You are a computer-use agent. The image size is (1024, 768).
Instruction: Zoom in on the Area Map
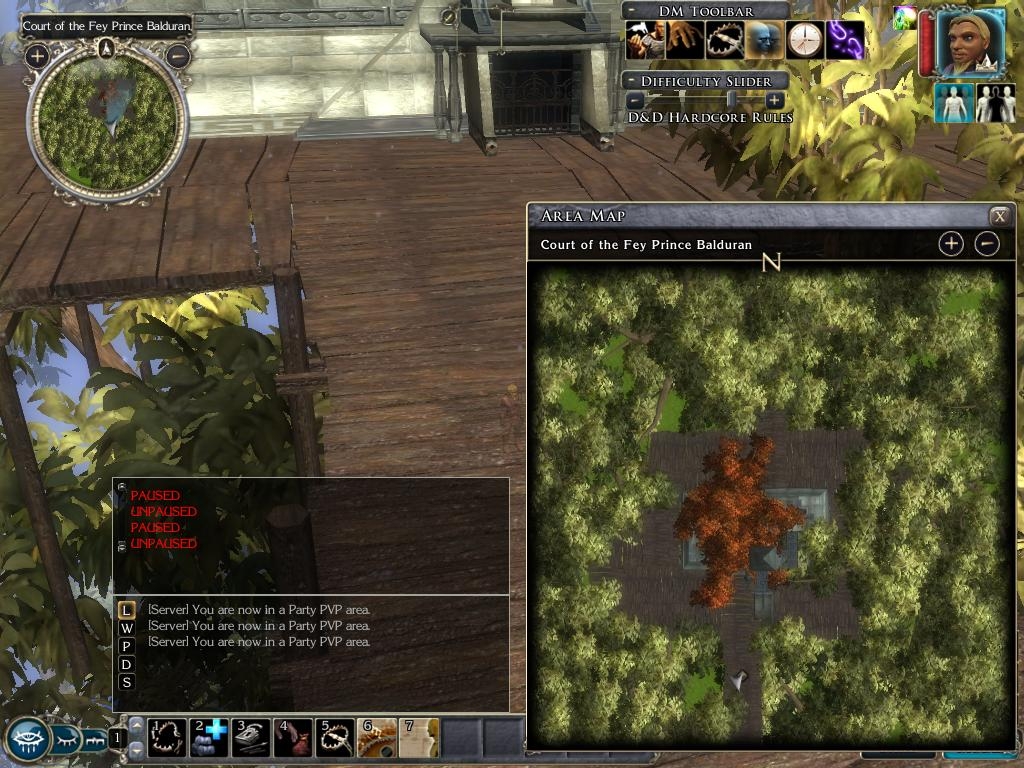[x=951, y=243]
